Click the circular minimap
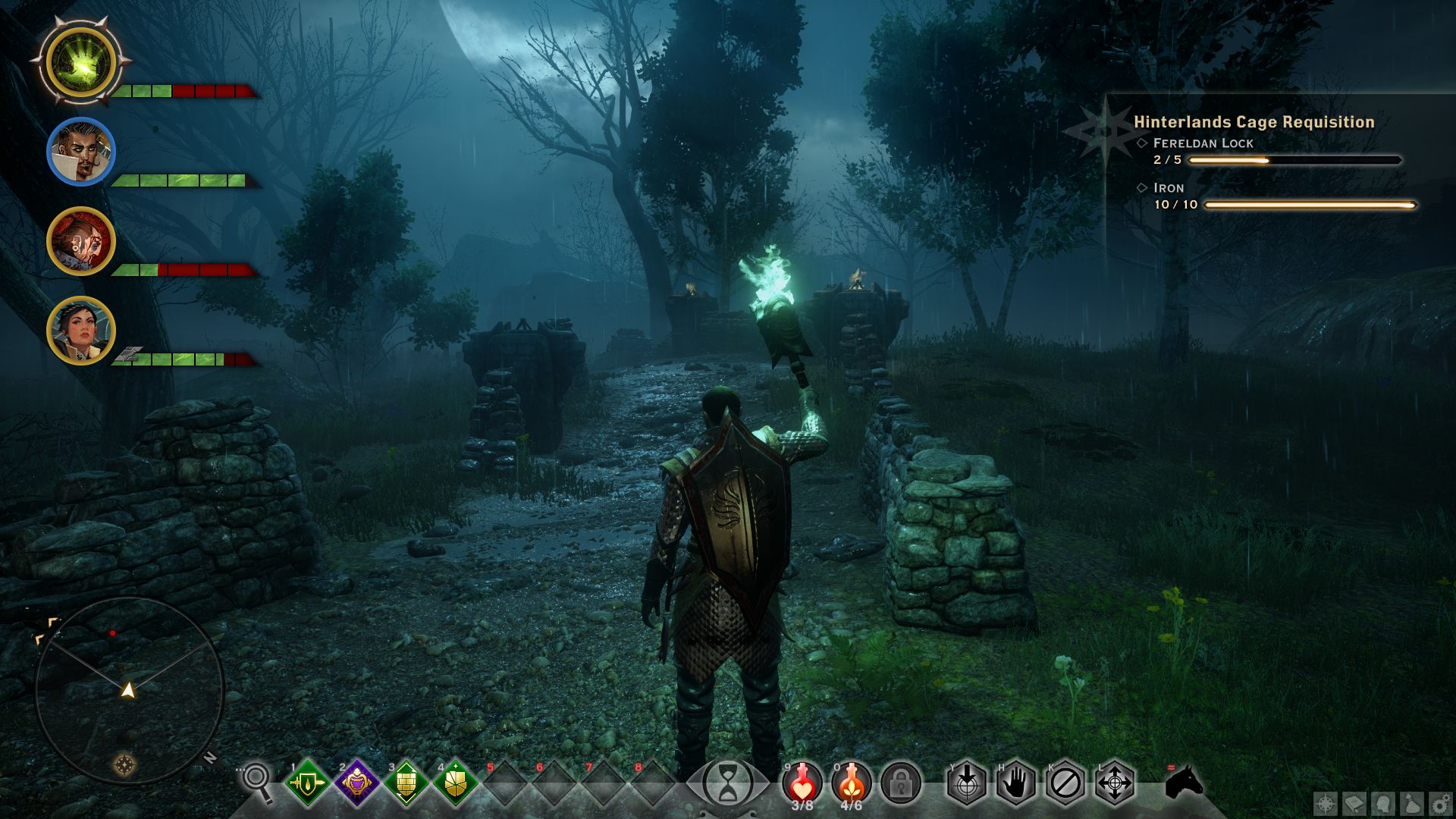This screenshot has height=819, width=1456. point(129,690)
